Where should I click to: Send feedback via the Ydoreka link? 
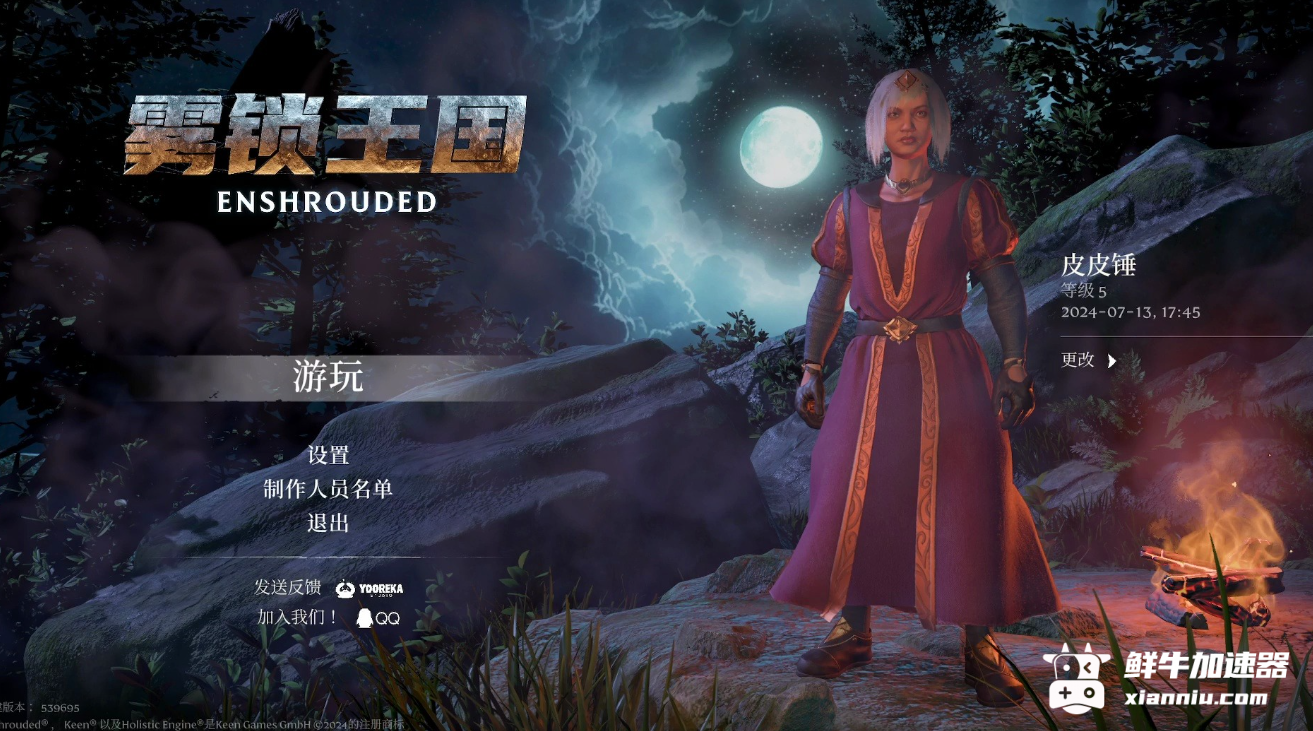[x=370, y=589]
